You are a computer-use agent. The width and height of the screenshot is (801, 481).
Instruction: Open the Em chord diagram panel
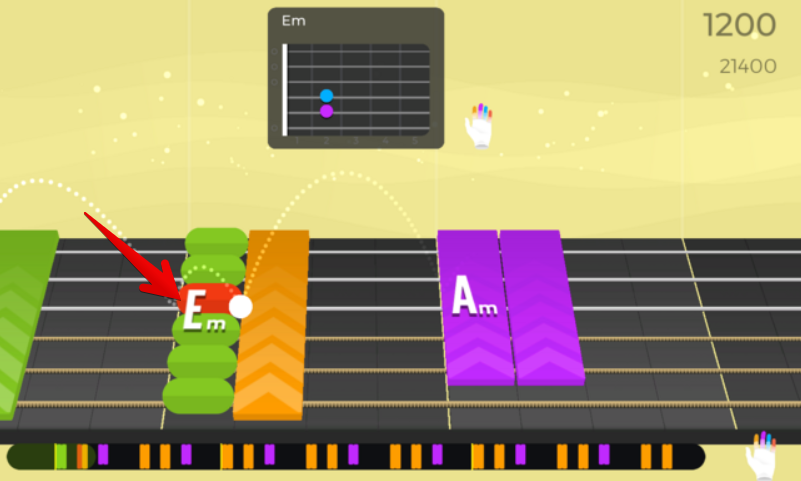[x=355, y=78]
